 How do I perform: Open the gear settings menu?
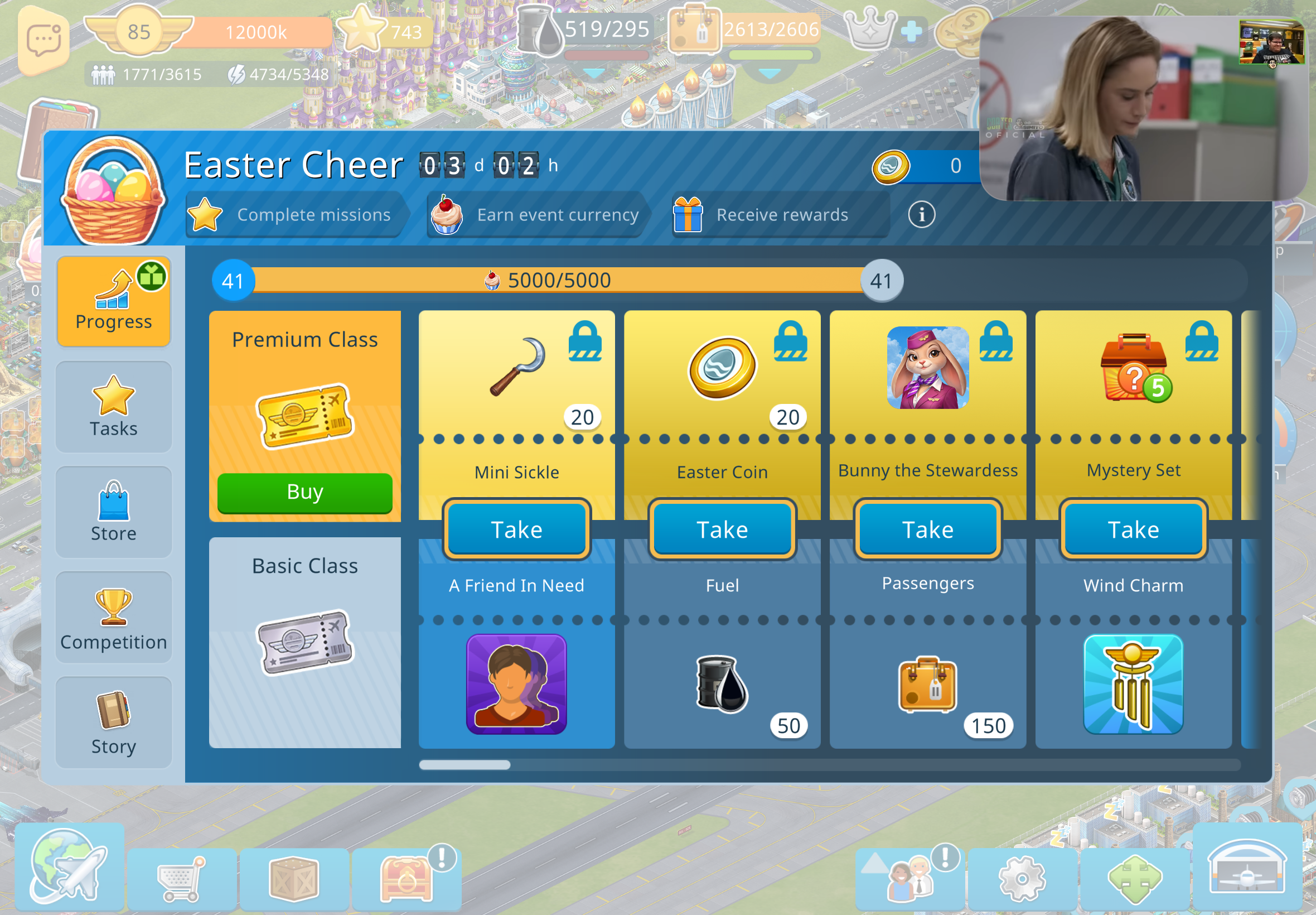[1022, 878]
